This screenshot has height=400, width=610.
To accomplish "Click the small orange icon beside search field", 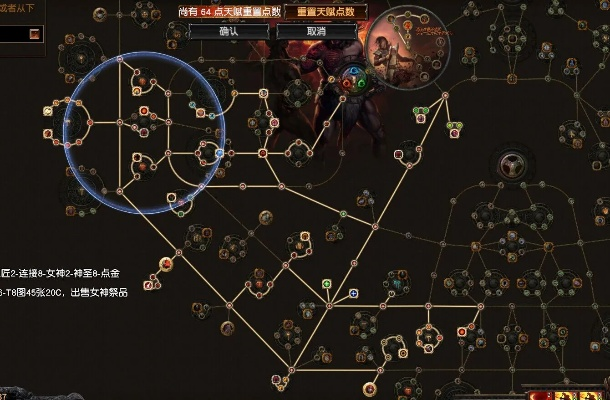I will pos(35,34).
